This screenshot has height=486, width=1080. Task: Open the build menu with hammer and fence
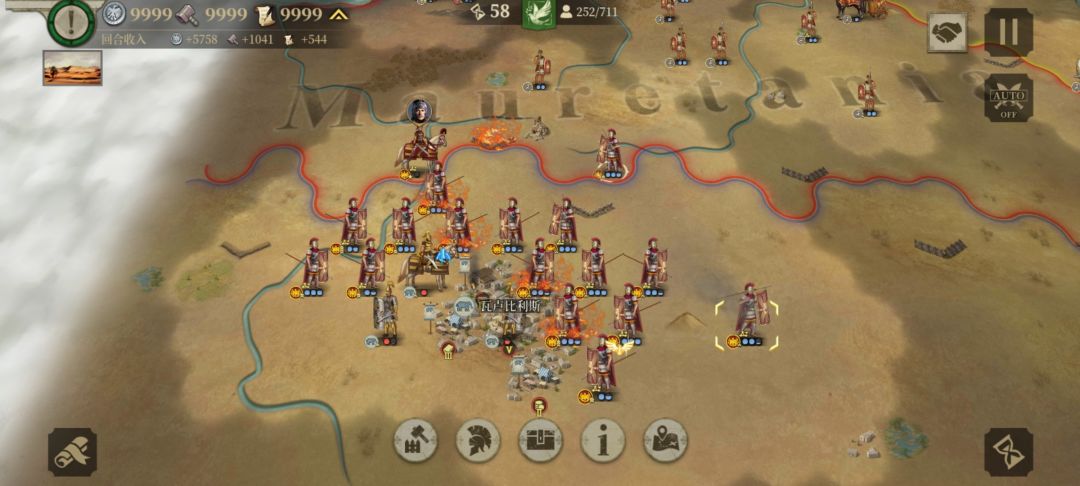[x=416, y=440]
